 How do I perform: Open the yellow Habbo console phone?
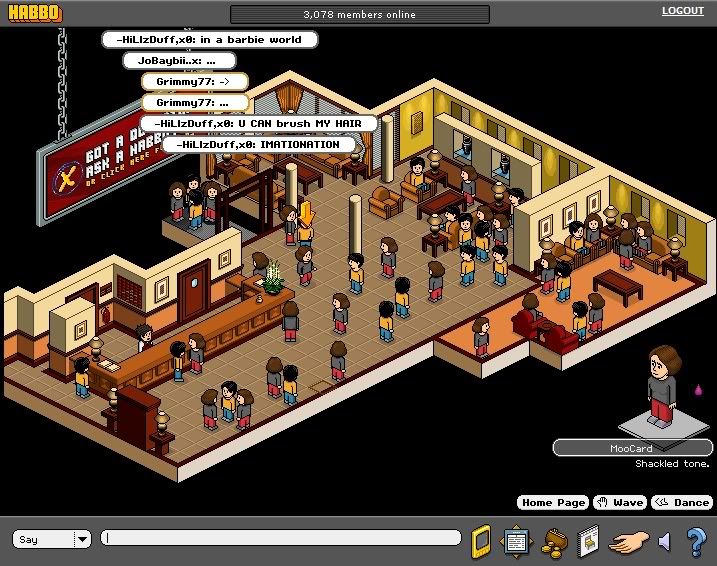coord(481,539)
